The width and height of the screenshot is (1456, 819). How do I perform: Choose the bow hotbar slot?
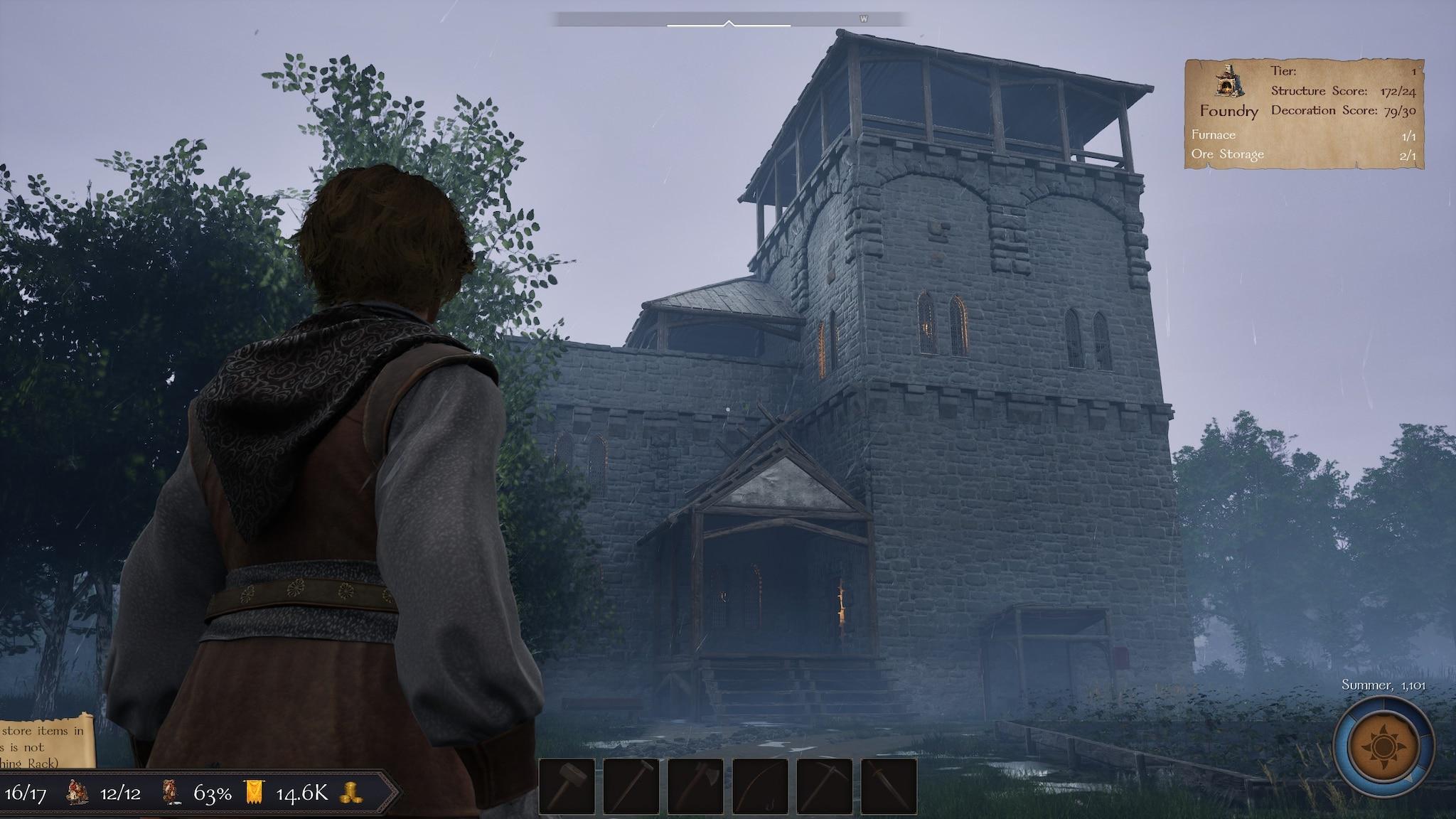pos(760,786)
